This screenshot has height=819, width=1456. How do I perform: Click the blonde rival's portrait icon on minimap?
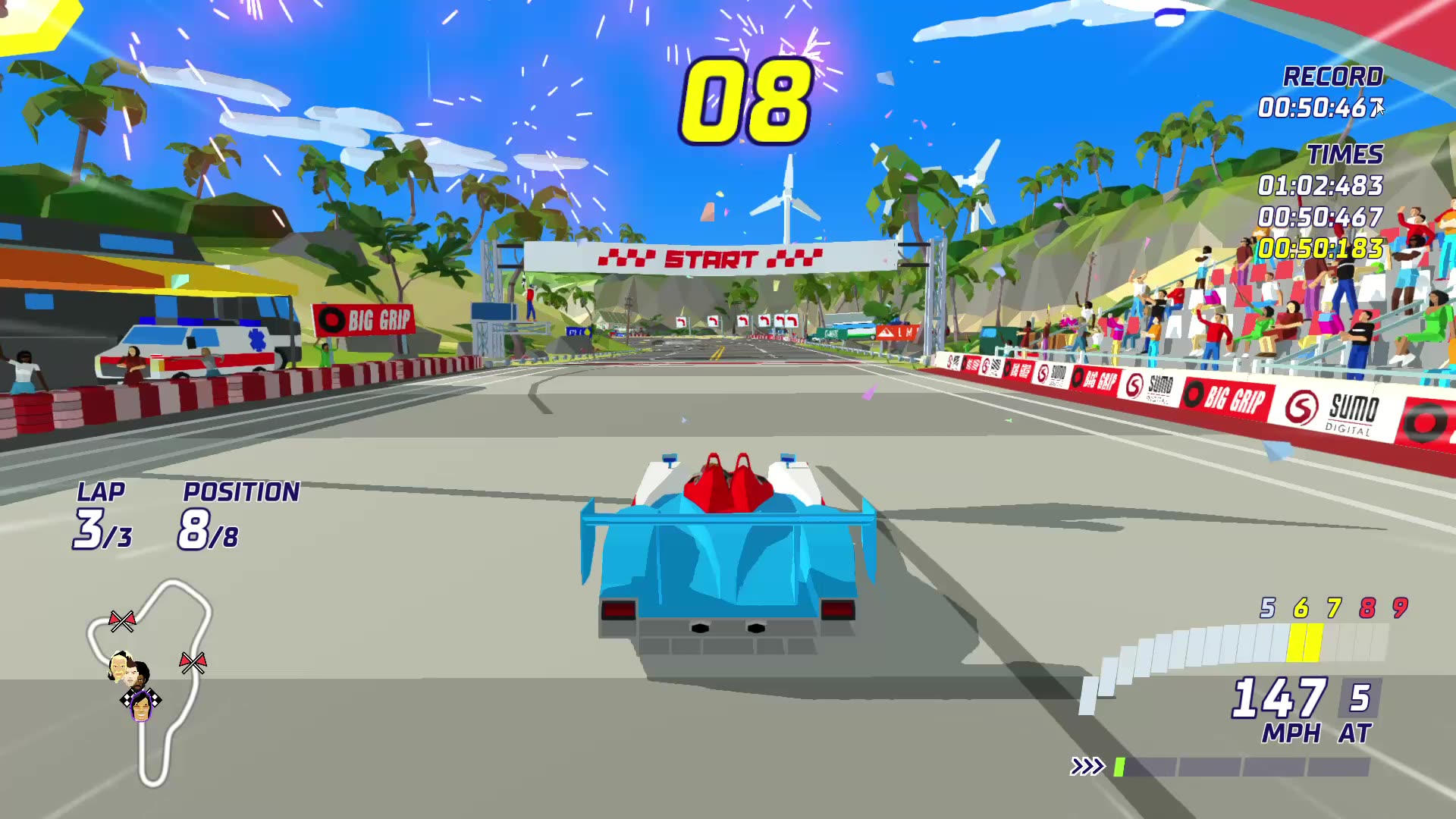pos(118,666)
